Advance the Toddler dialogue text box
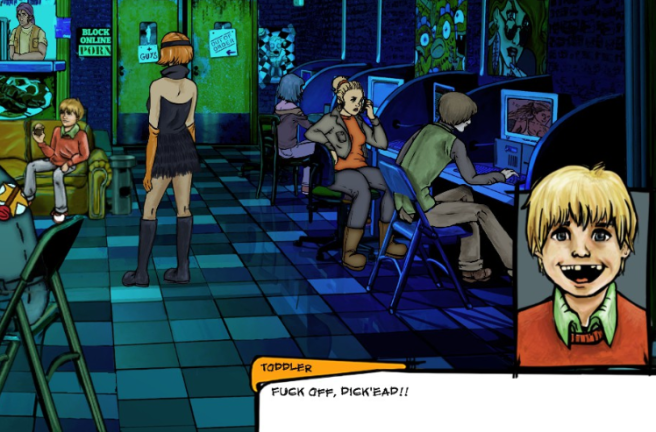The width and height of the screenshot is (656, 432). click(x=455, y=402)
